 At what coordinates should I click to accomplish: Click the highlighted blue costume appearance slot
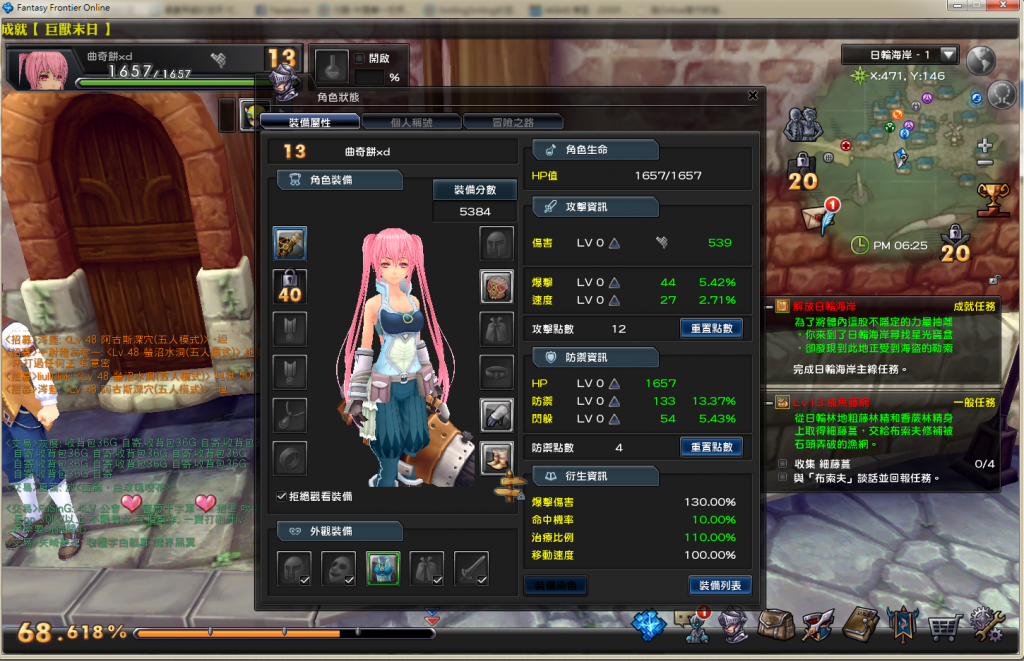pyautogui.click(x=383, y=568)
